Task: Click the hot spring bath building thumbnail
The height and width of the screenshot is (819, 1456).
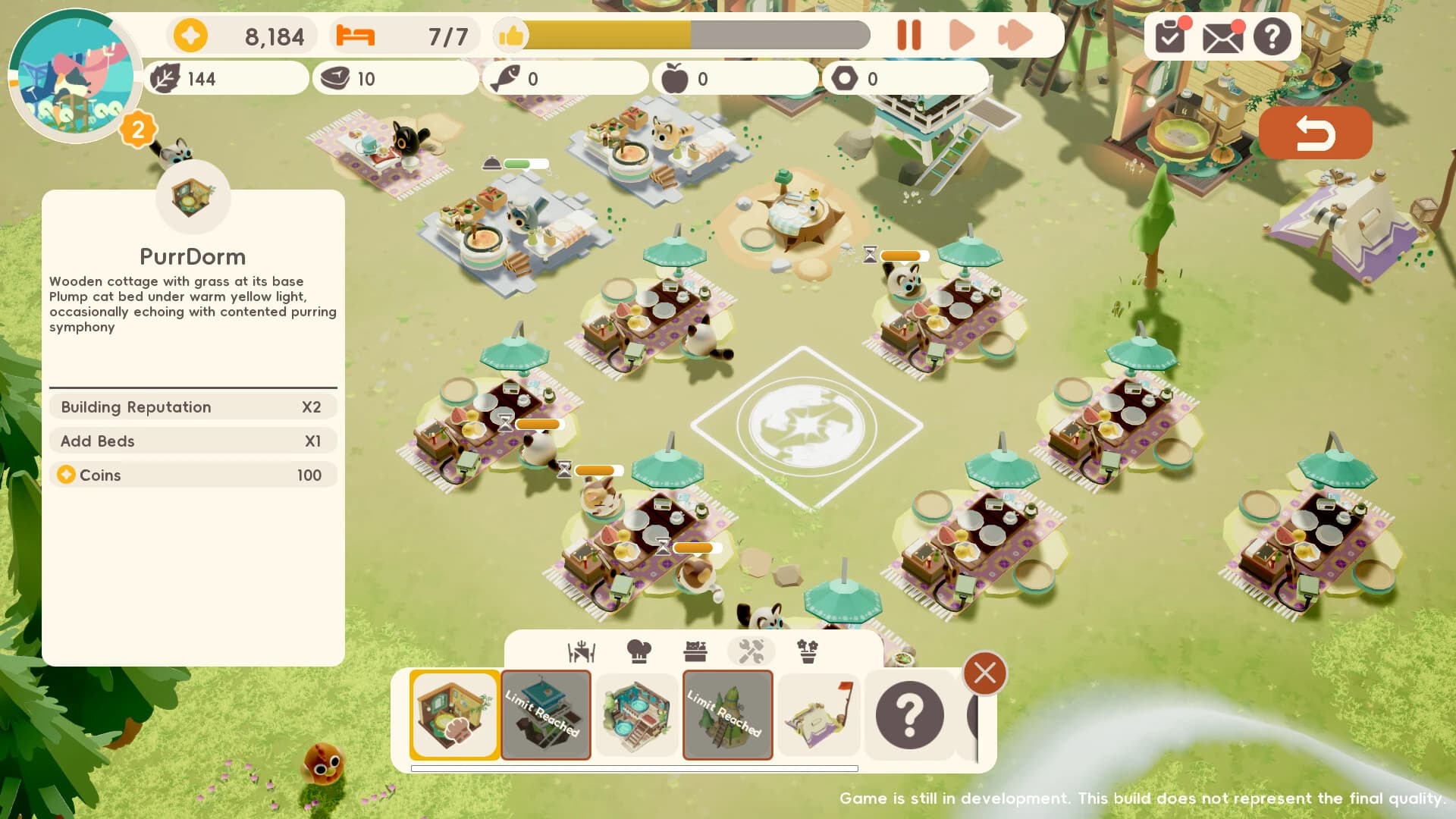Action: pyautogui.click(x=637, y=714)
